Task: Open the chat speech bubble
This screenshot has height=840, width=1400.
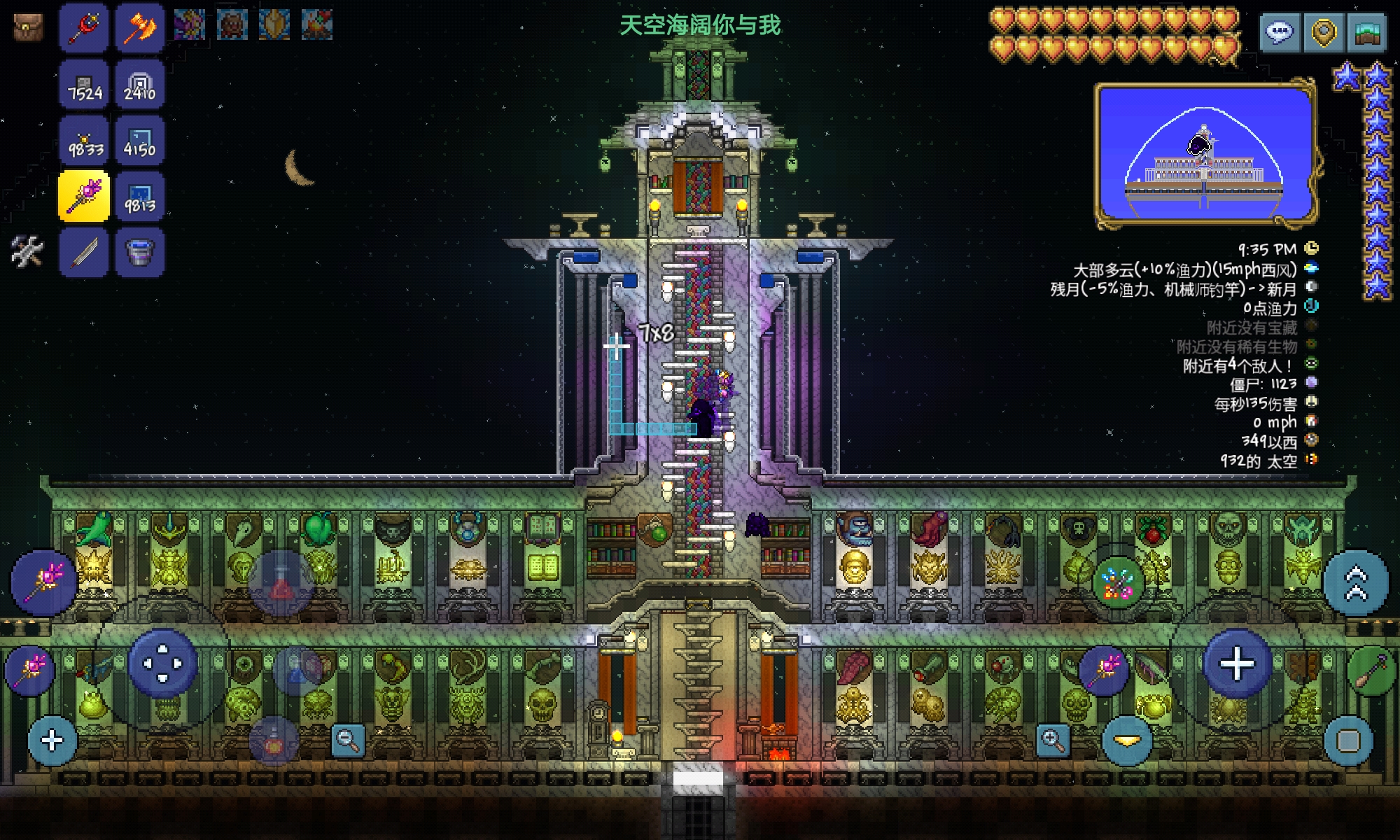Action: (1280, 32)
